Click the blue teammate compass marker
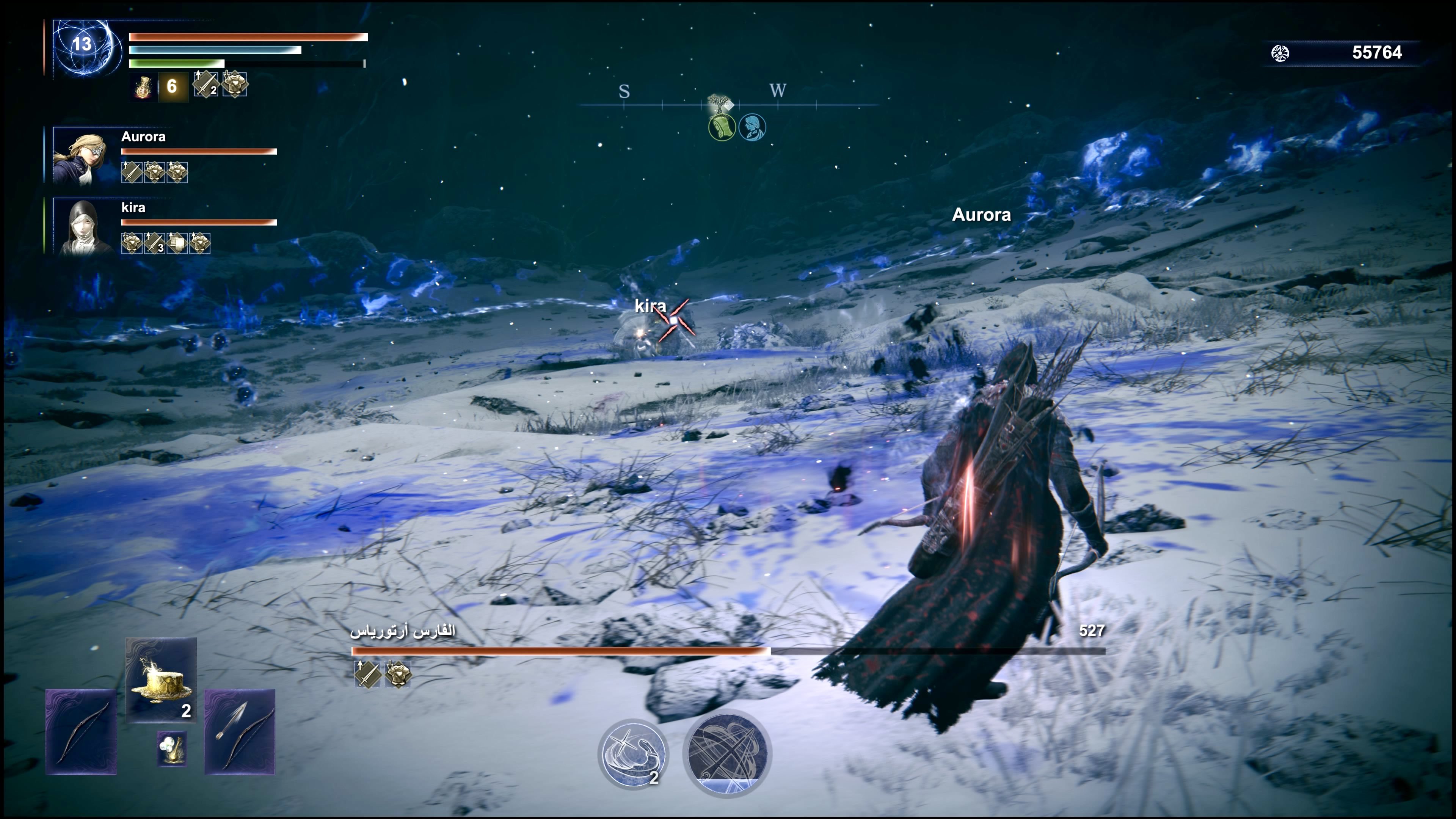The height and width of the screenshot is (819, 1456). click(752, 127)
